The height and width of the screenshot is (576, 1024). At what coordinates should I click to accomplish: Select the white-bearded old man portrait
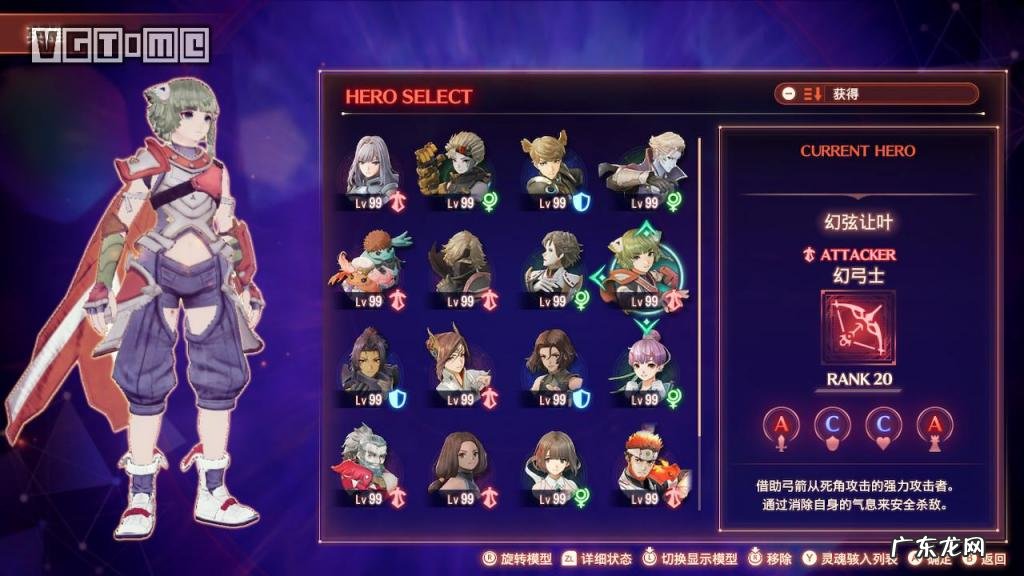coord(368,462)
